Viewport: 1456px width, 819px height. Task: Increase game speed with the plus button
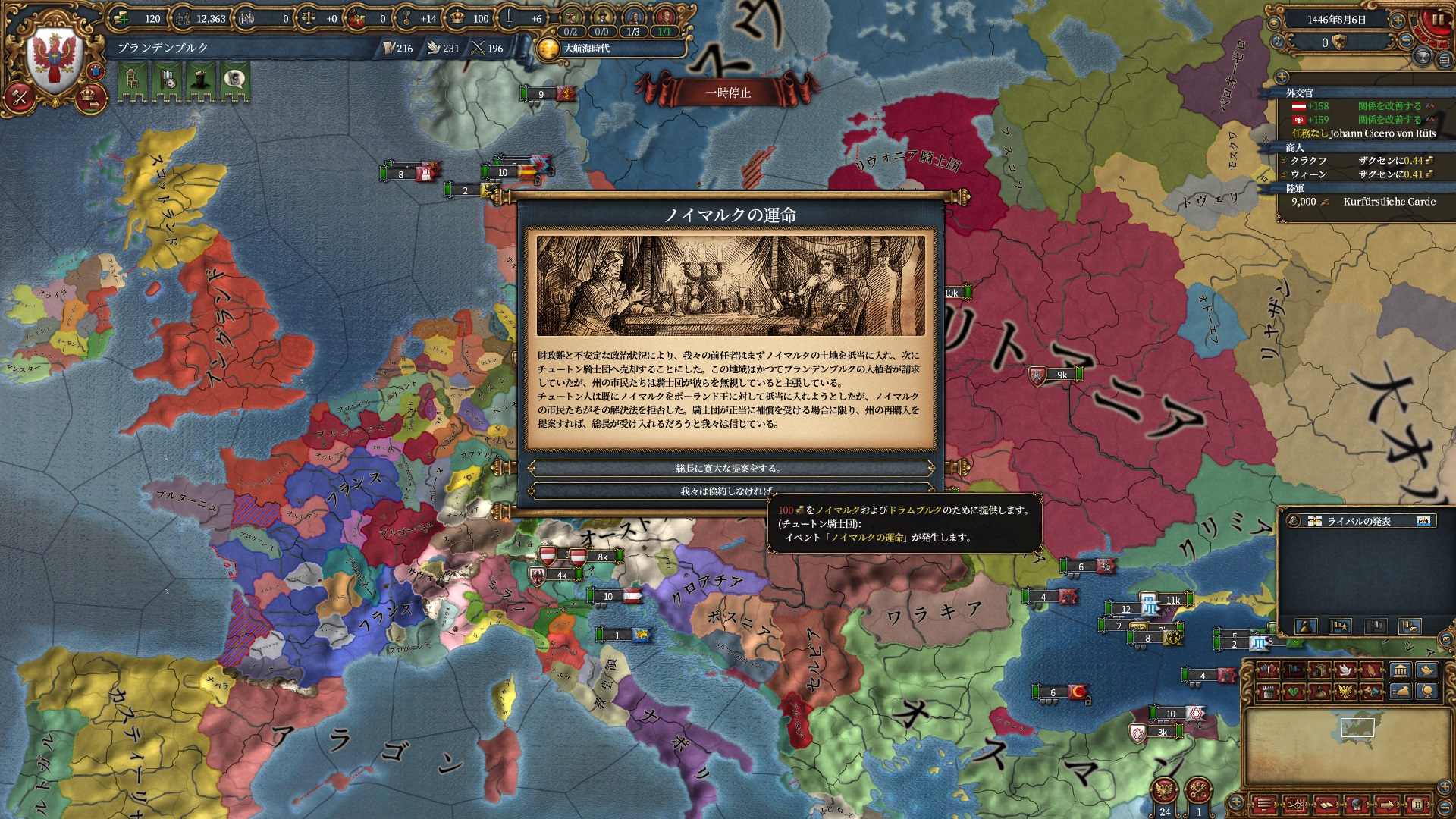click(x=1398, y=20)
